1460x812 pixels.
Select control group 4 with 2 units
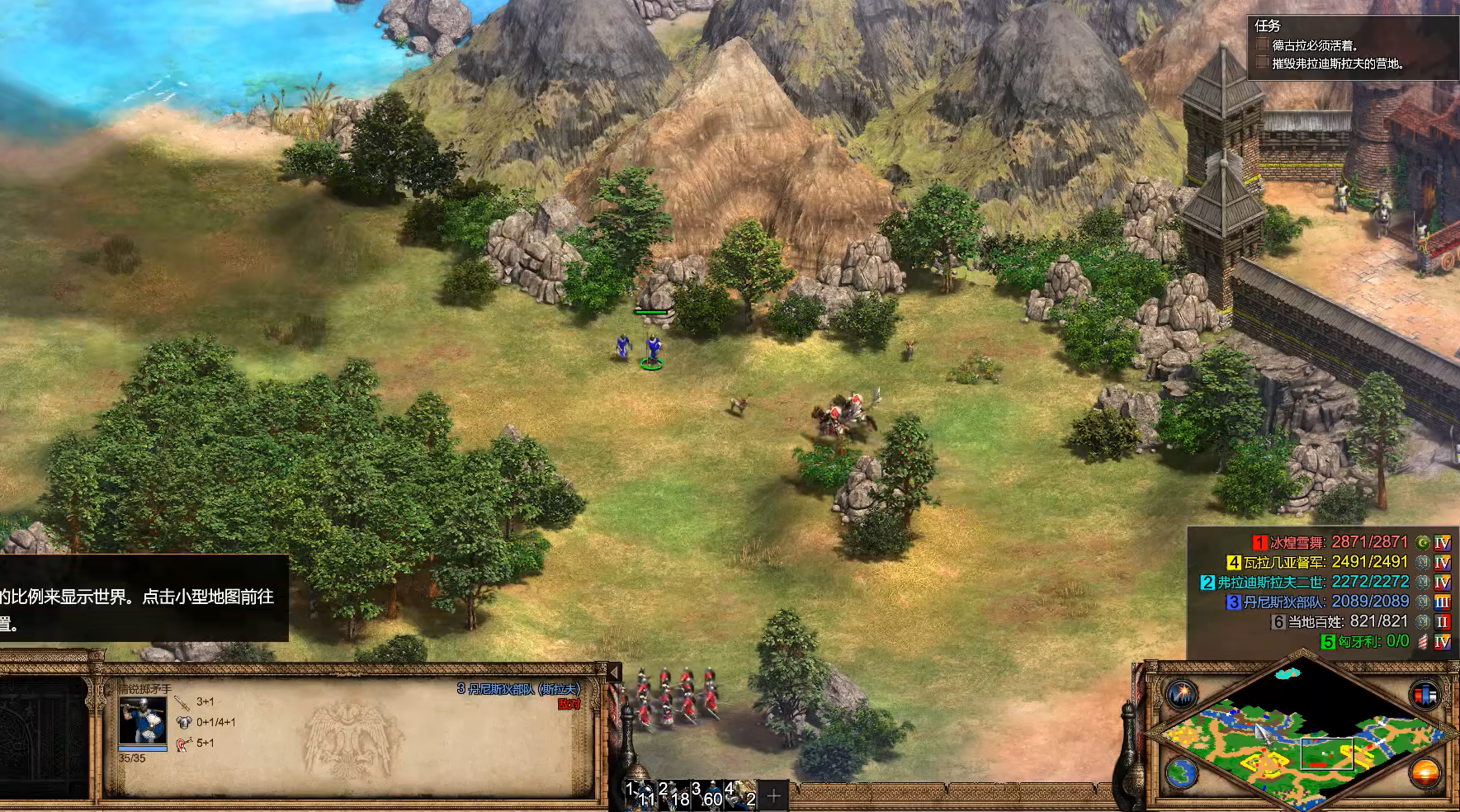(x=740, y=795)
